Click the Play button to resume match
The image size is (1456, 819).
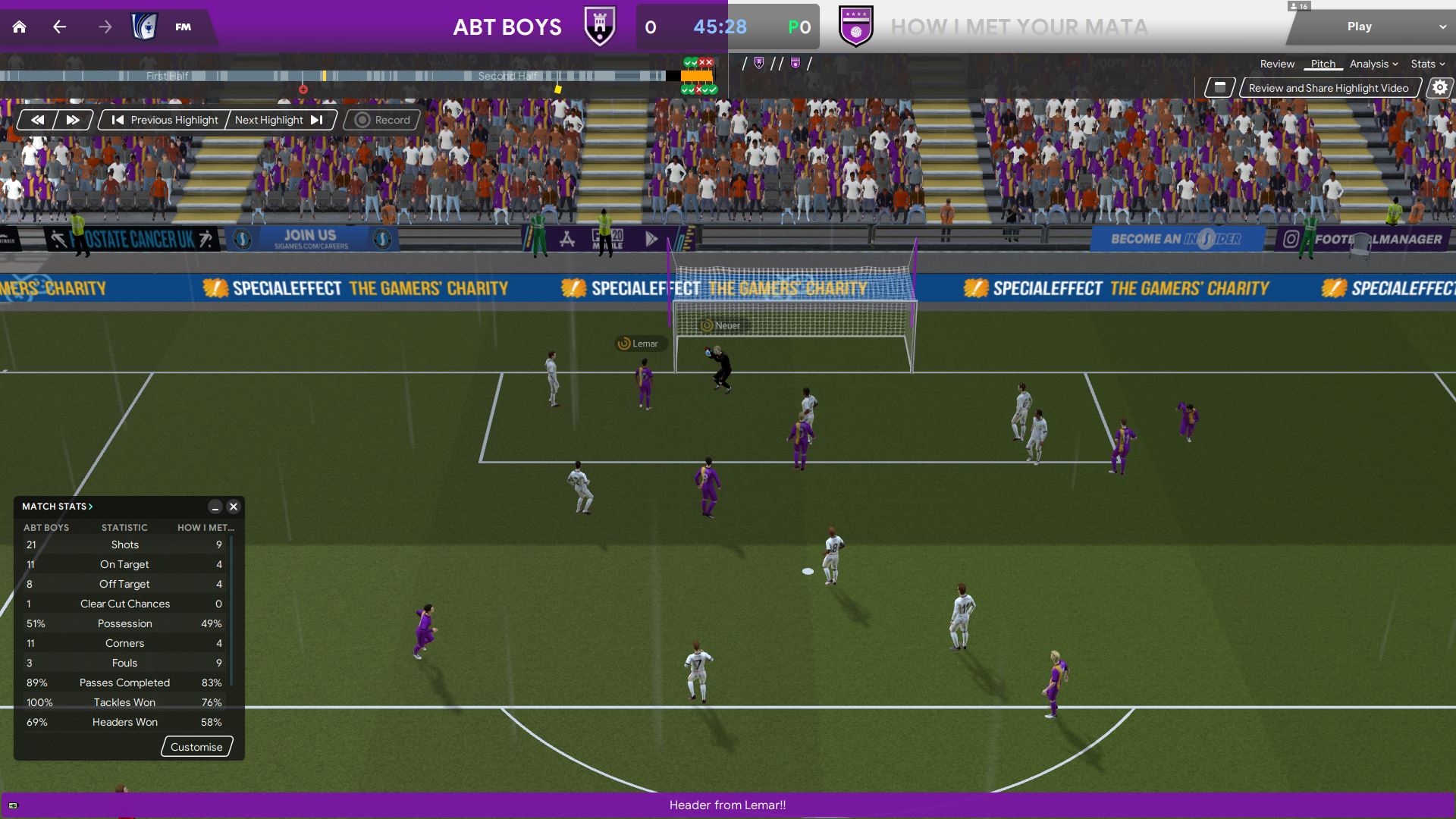[1359, 27]
